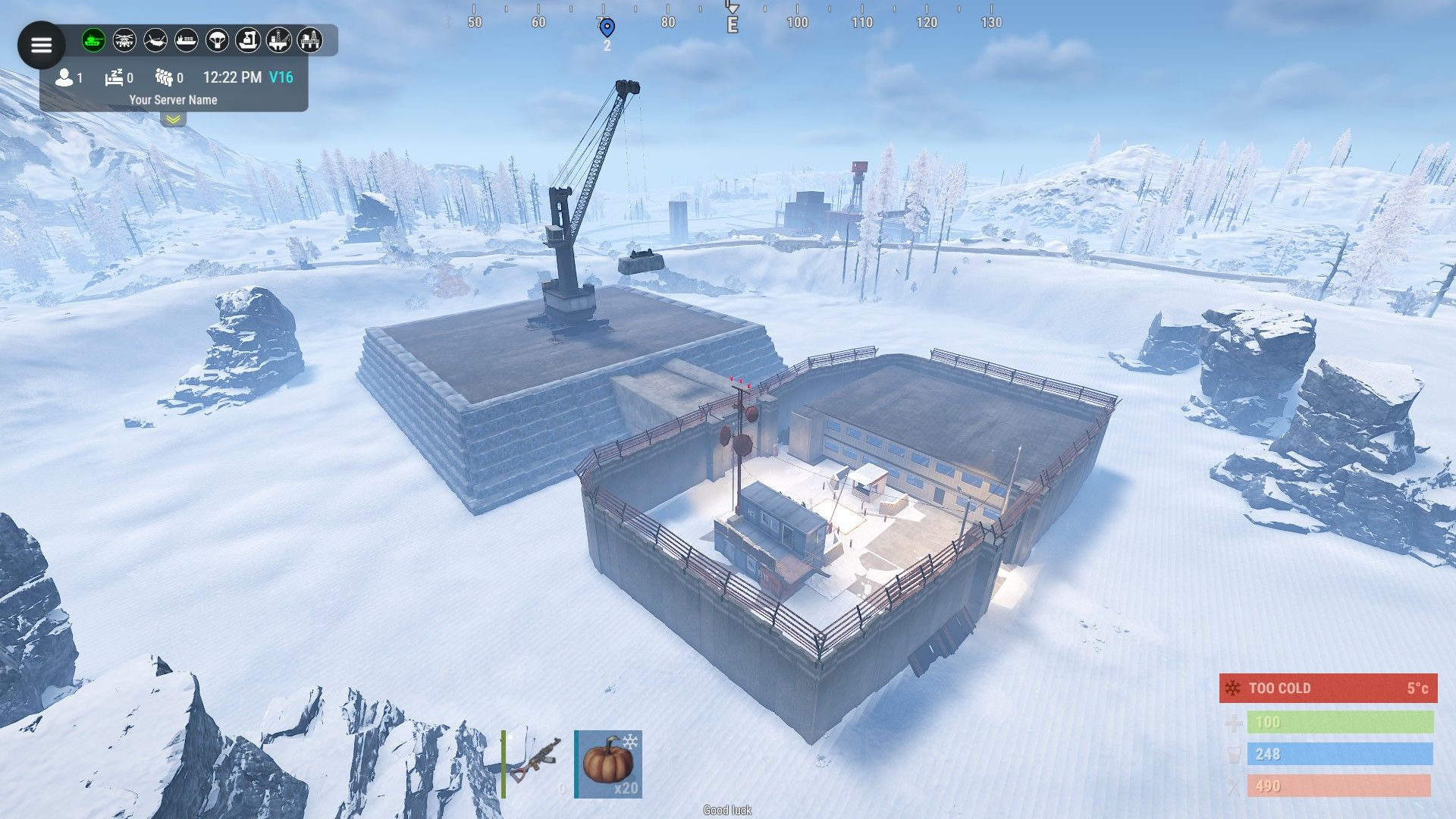Open the hamburger menu button
The width and height of the screenshot is (1456, 819).
[x=41, y=45]
